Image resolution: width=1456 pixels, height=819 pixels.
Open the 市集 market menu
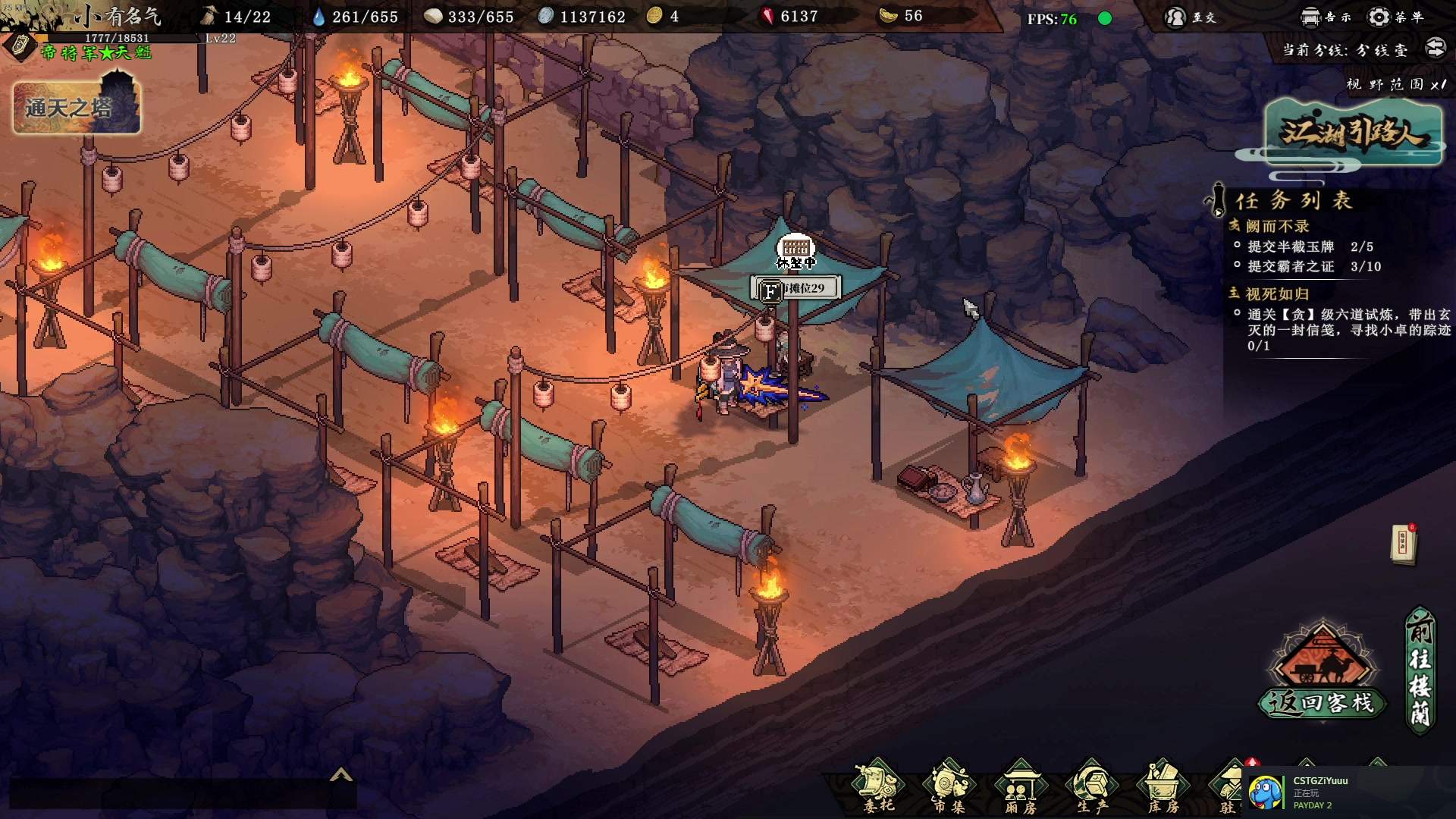[949, 786]
